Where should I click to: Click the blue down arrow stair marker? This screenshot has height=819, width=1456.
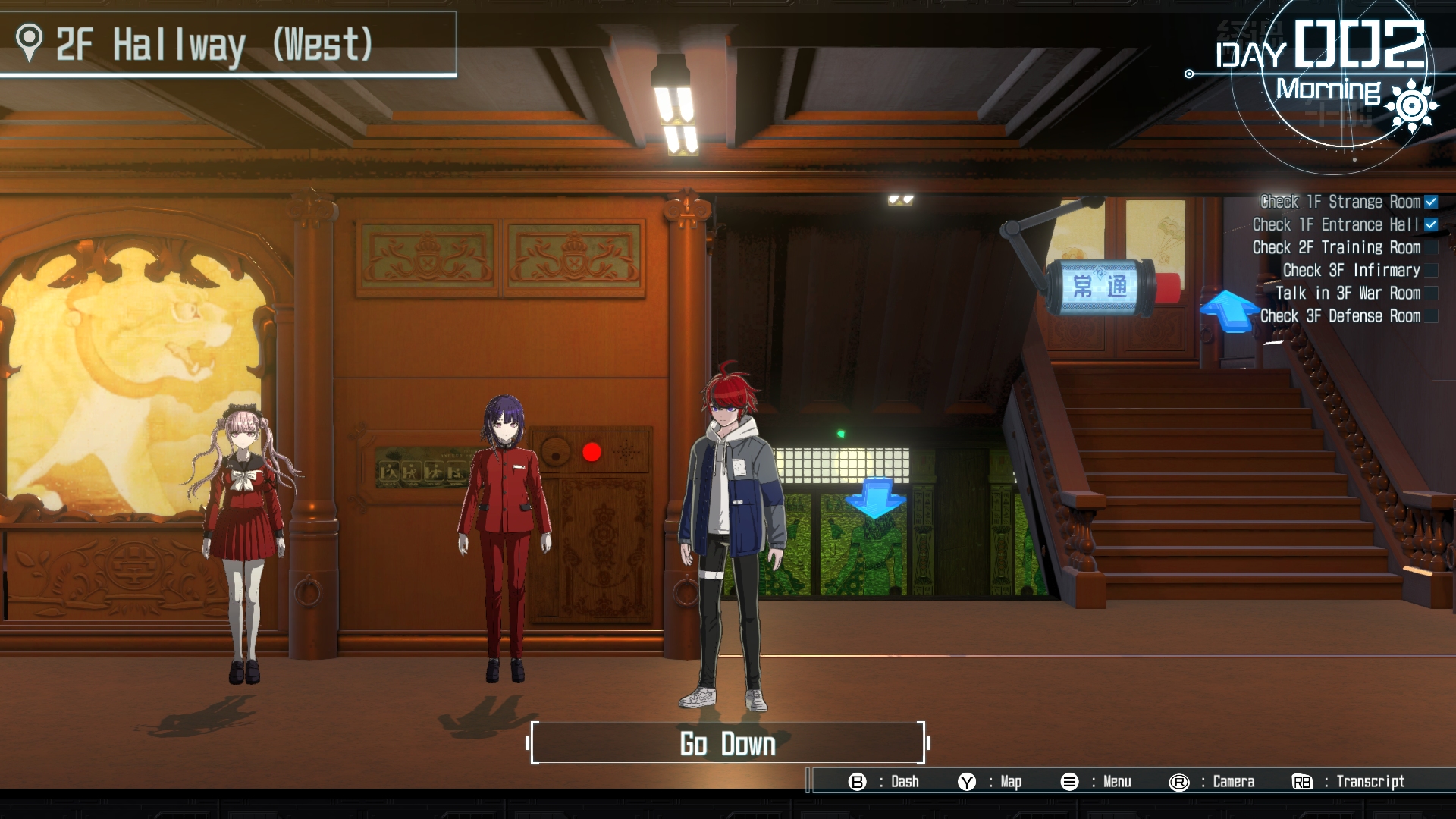876,497
